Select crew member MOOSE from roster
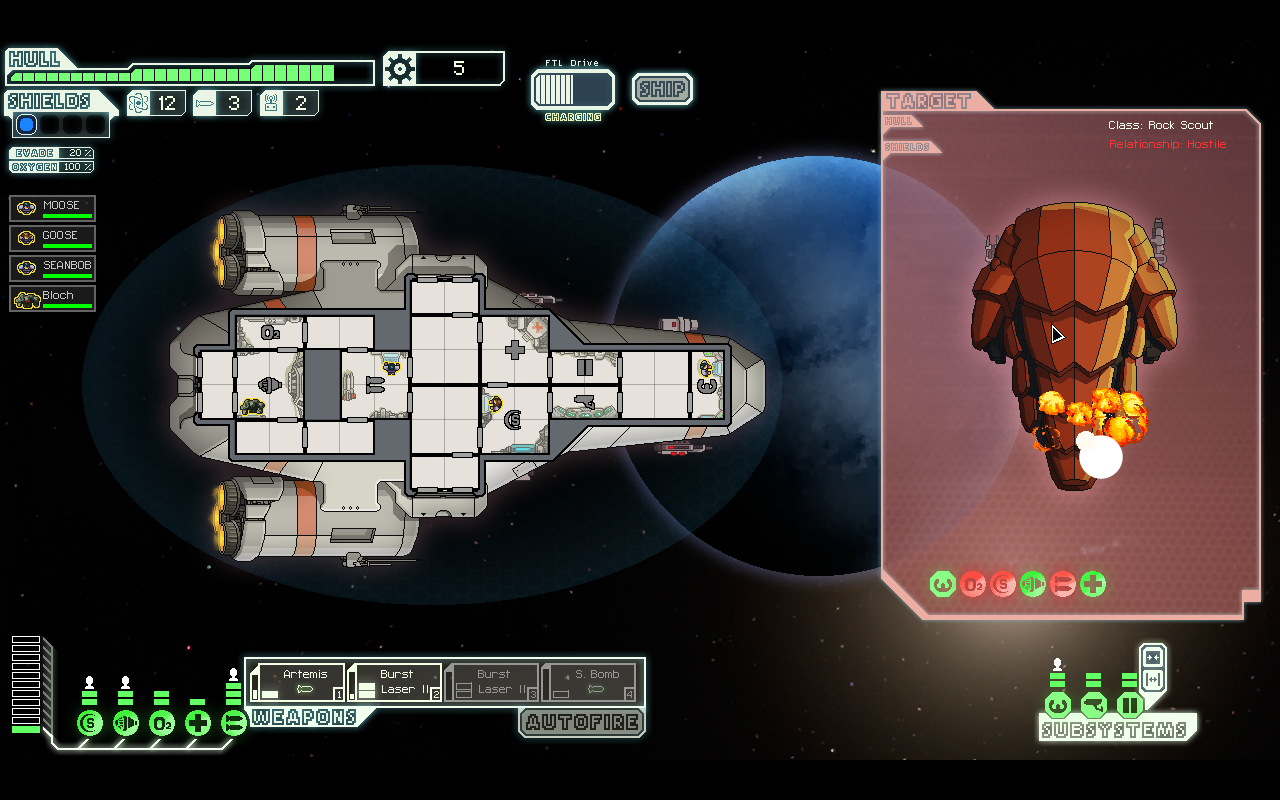 coord(52,207)
